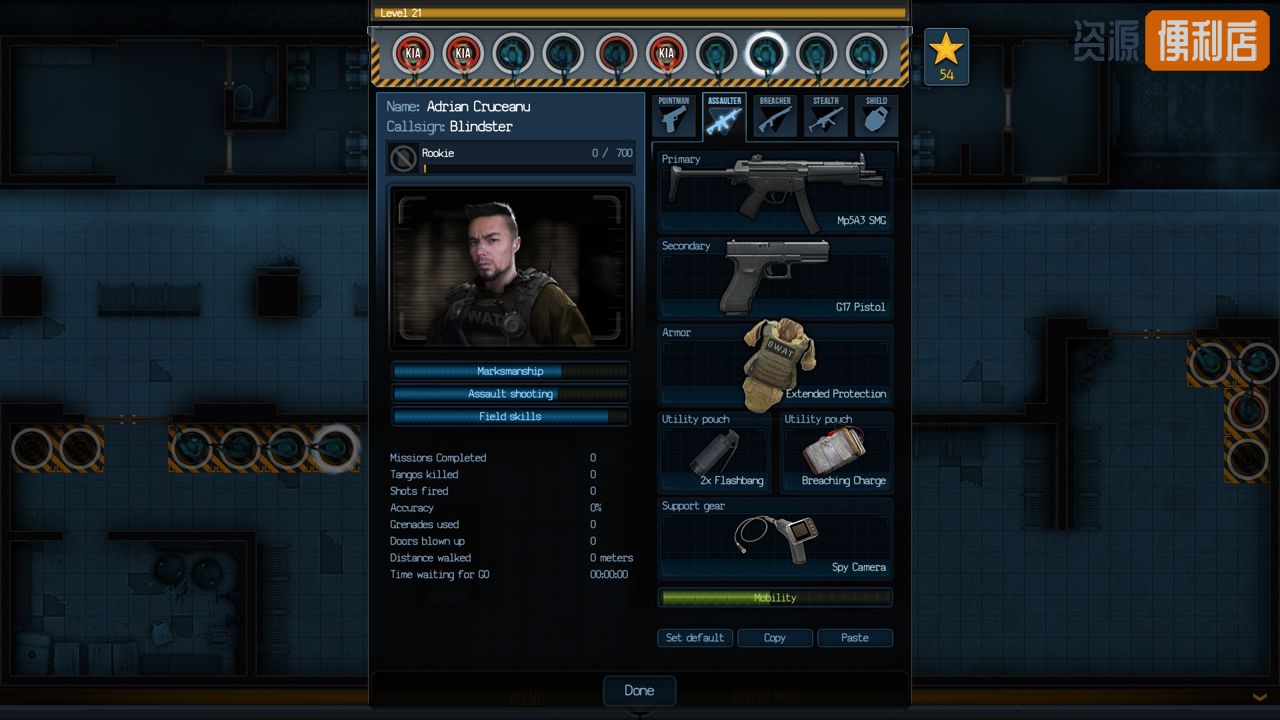Confirm with the Done button
1280x720 pixels.
point(639,690)
